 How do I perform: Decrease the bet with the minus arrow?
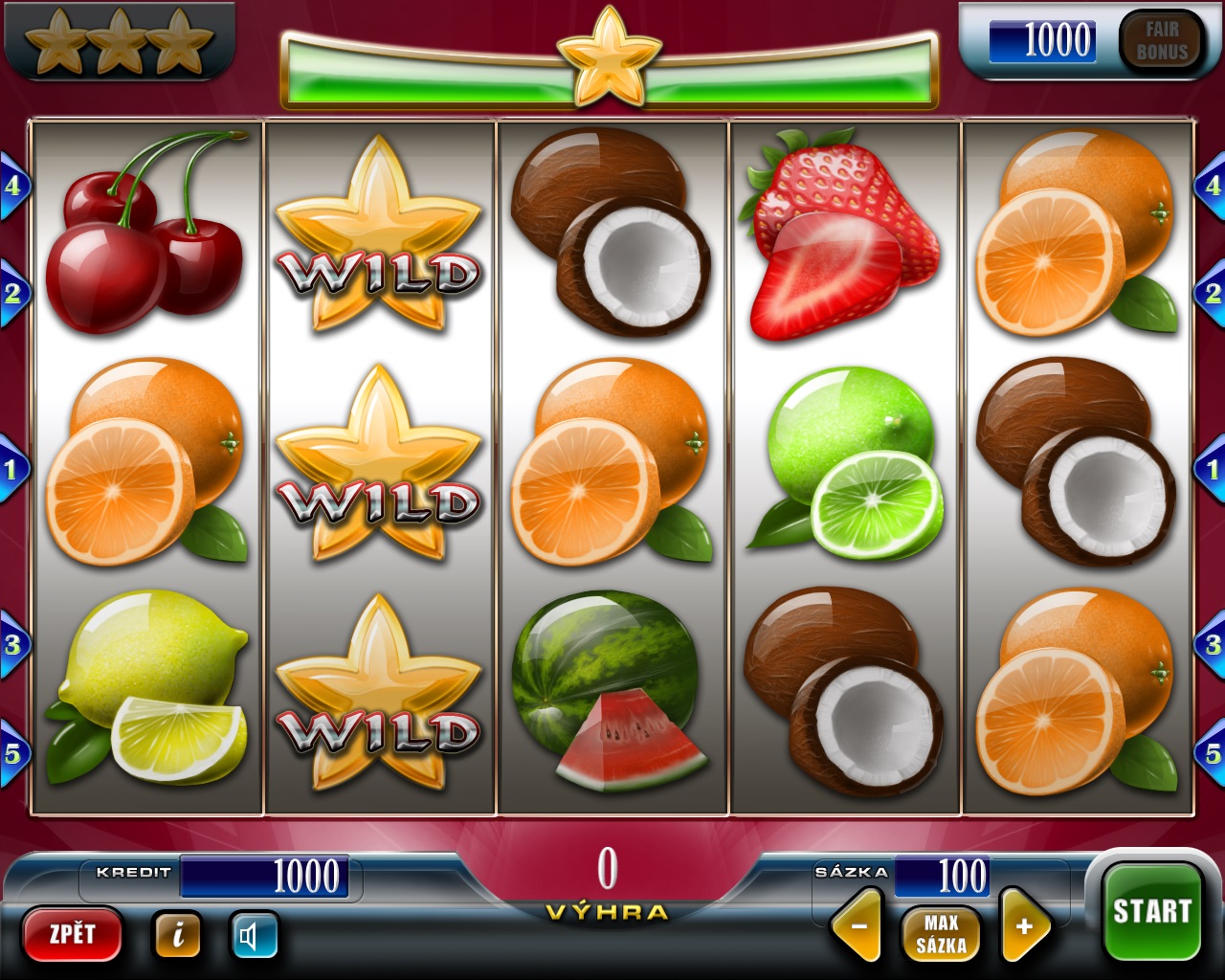(x=857, y=926)
